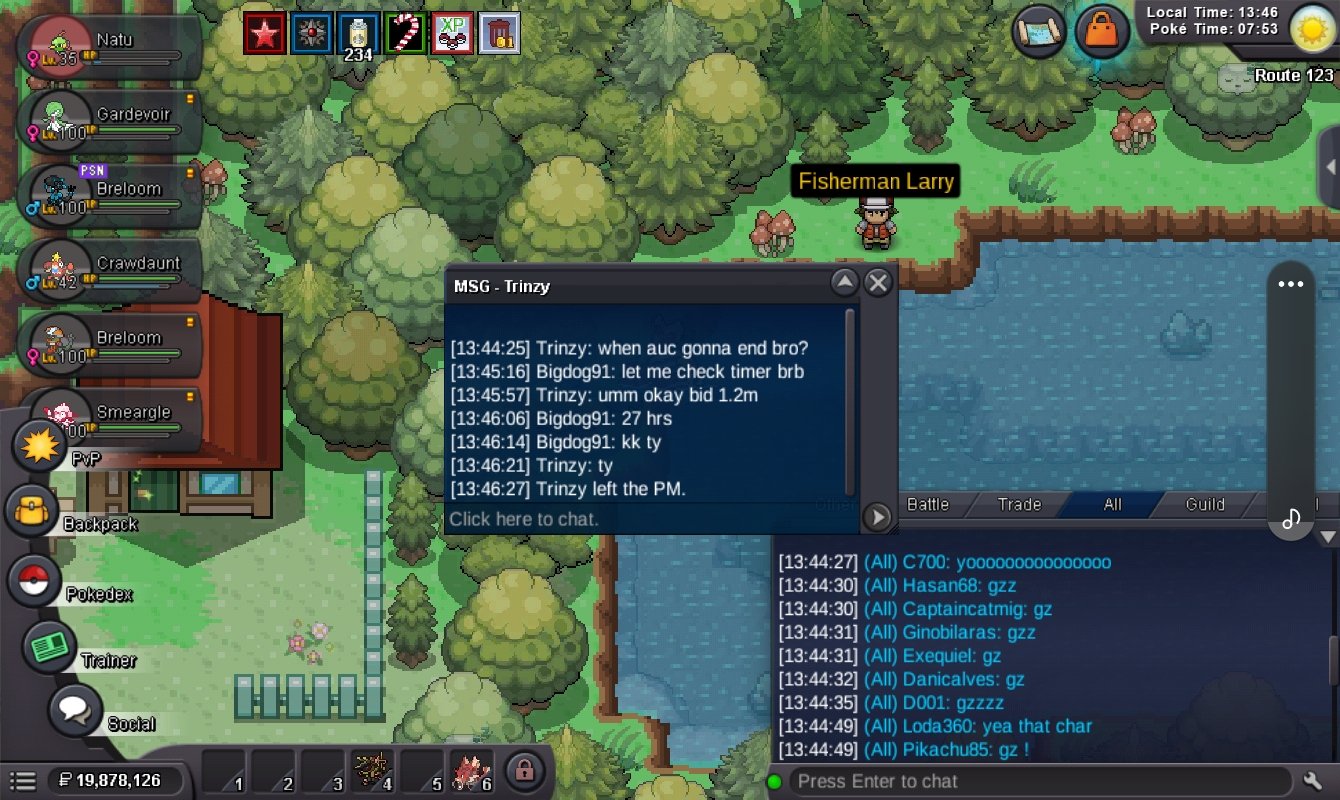Select Crawdaunt in the party list
This screenshot has width=1340, height=800.
pyautogui.click(x=112, y=271)
